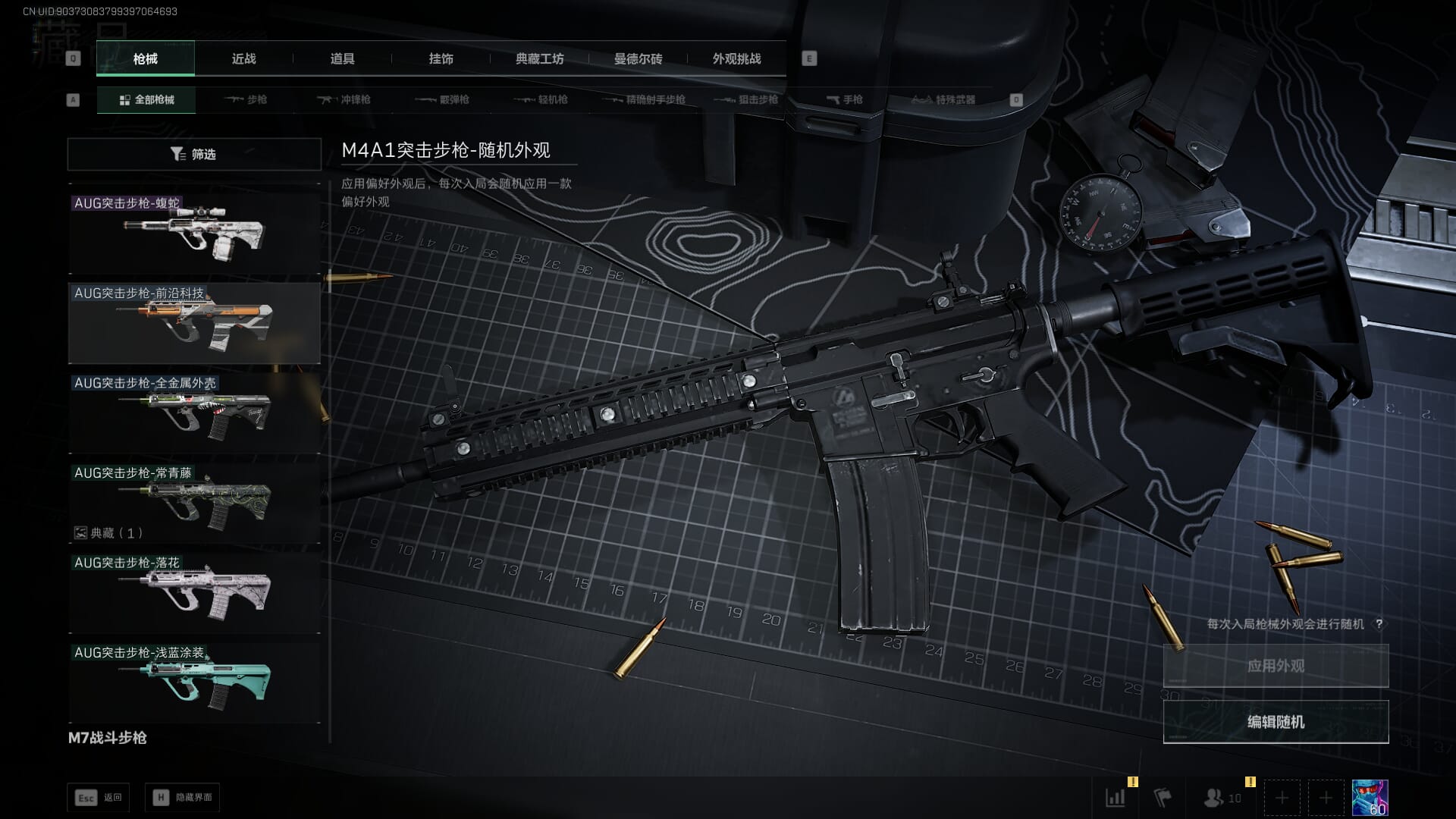Apply the skin with 应用外观 button

pos(1276,666)
